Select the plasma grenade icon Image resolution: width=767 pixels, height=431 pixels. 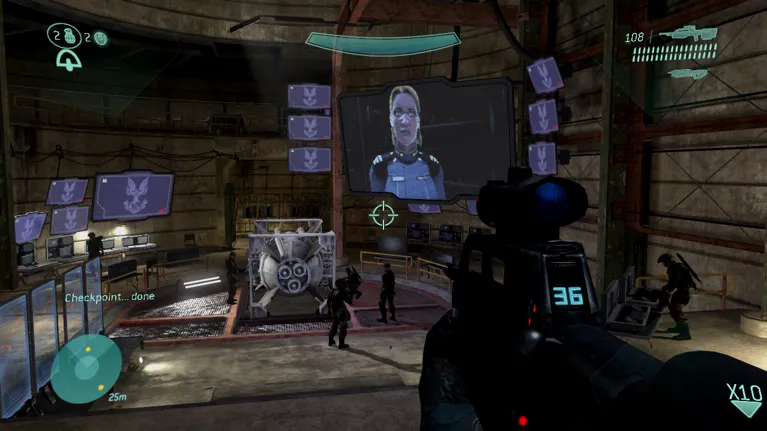[x=100, y=38]
